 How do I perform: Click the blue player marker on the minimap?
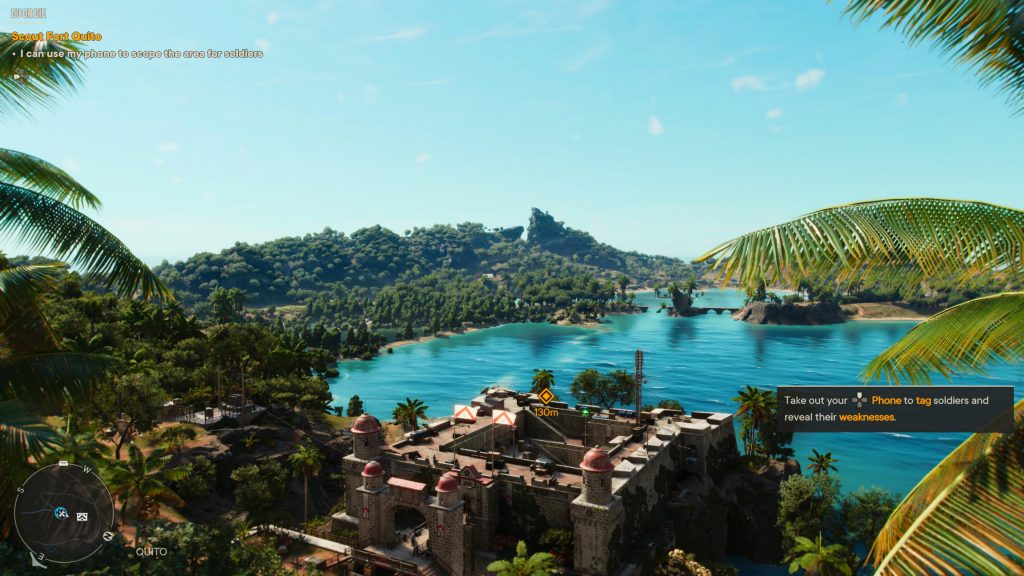(x=61, y=514)
